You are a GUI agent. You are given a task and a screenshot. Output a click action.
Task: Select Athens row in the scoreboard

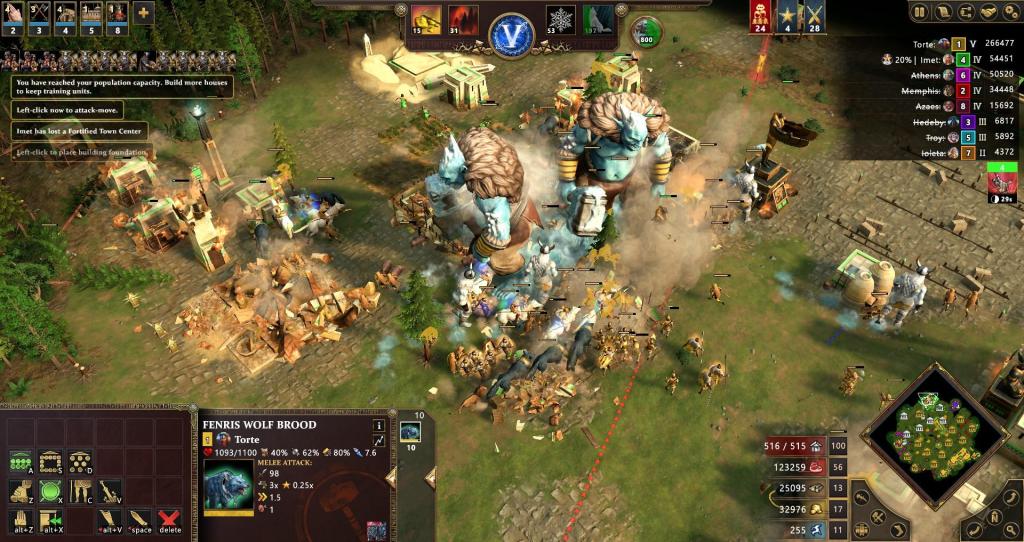tap(960, 74)
